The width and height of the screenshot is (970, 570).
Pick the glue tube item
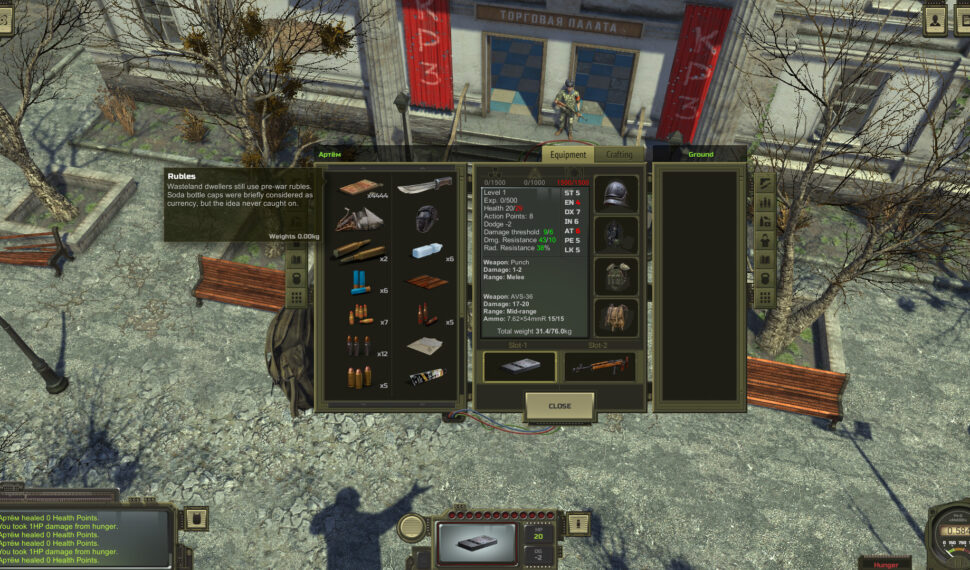click(x=424, y=378)
